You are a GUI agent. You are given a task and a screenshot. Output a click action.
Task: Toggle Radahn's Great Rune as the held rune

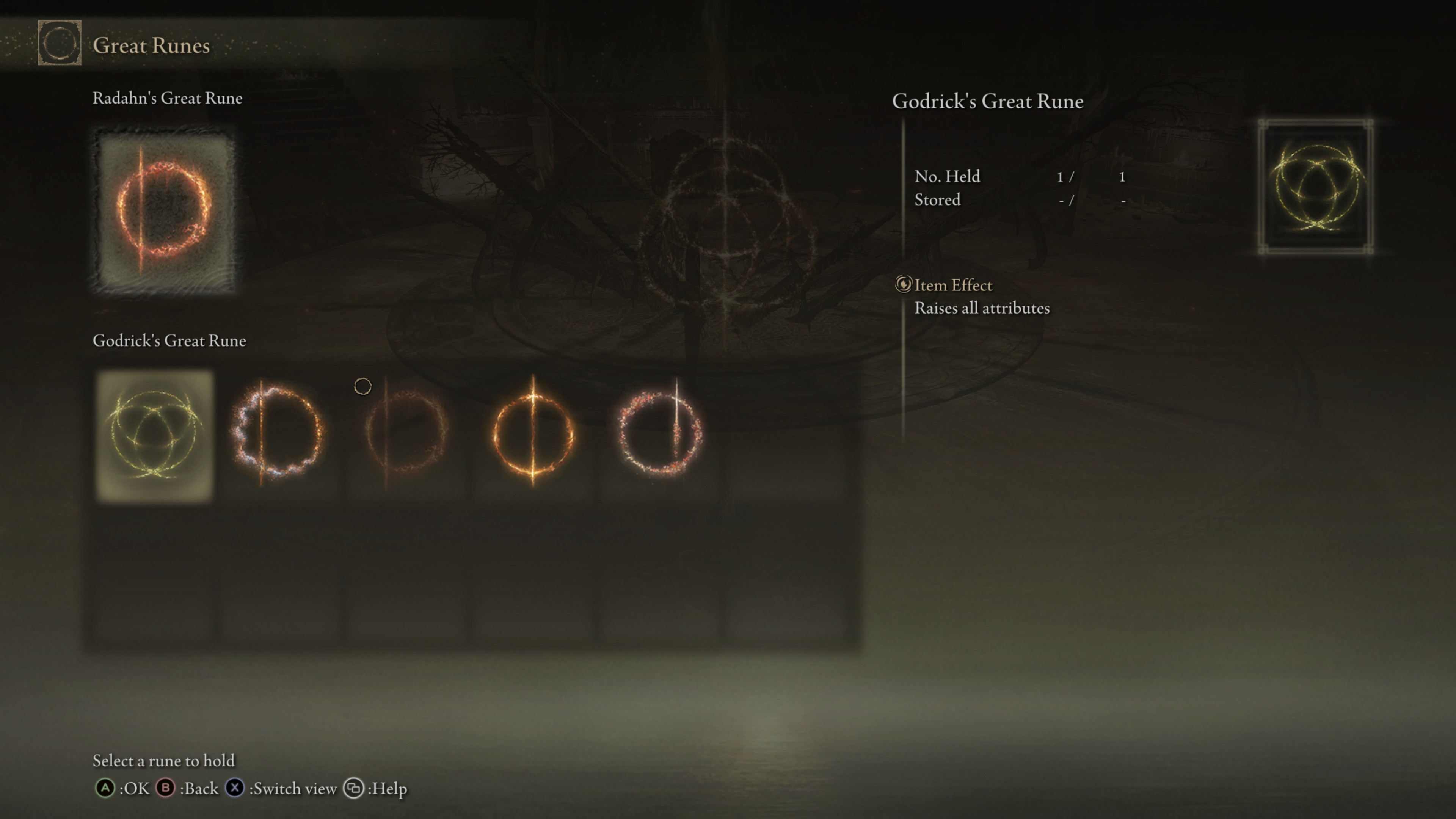point(165,210)
